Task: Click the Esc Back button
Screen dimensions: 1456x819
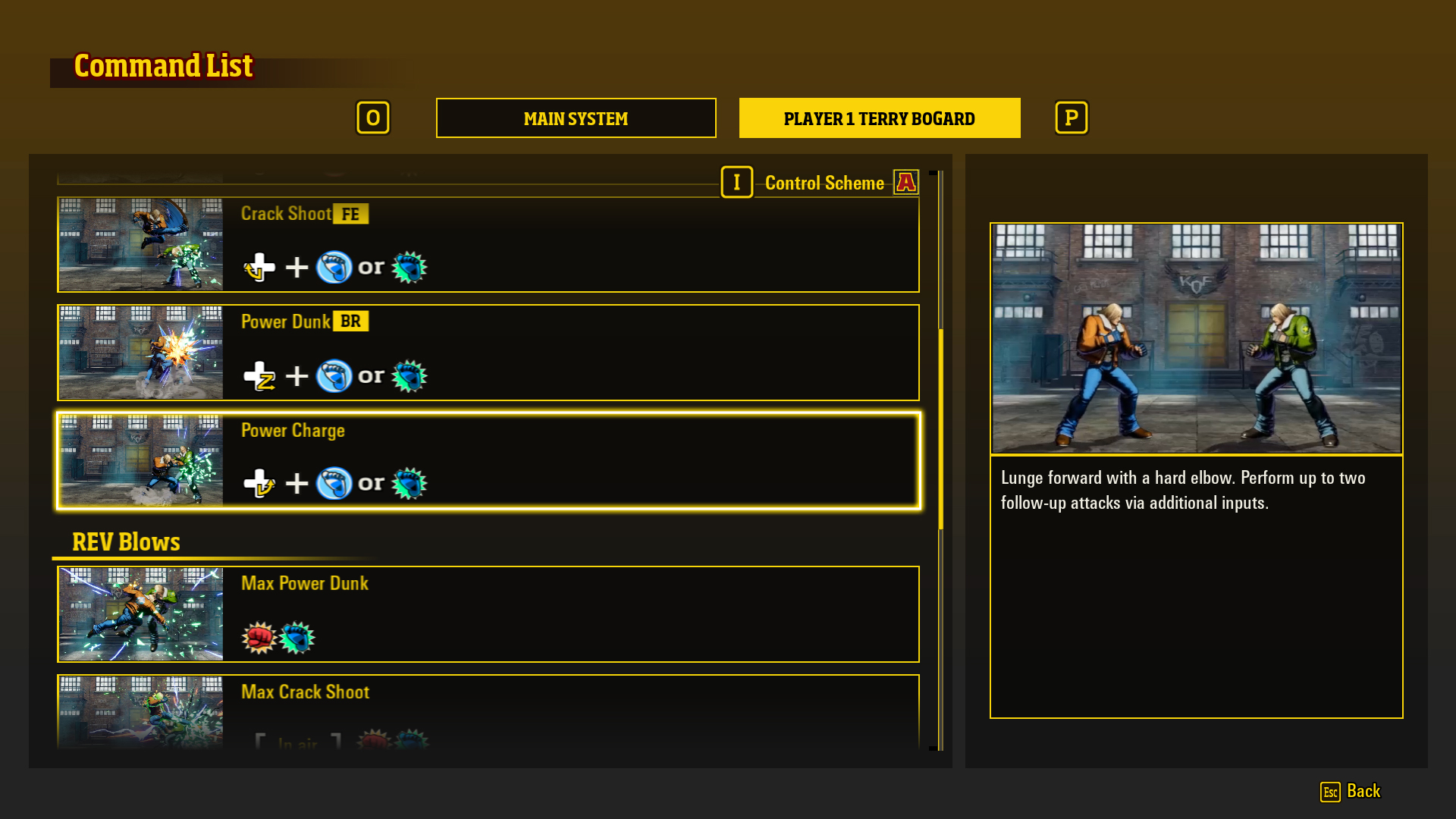Action: click(1351, 792)
